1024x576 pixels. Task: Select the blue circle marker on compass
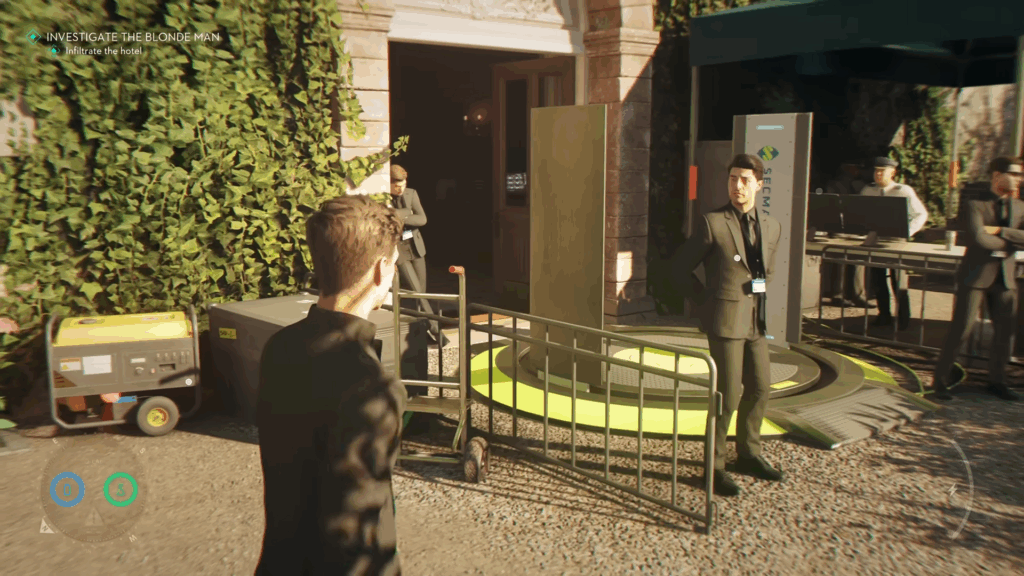pos(67,489)
